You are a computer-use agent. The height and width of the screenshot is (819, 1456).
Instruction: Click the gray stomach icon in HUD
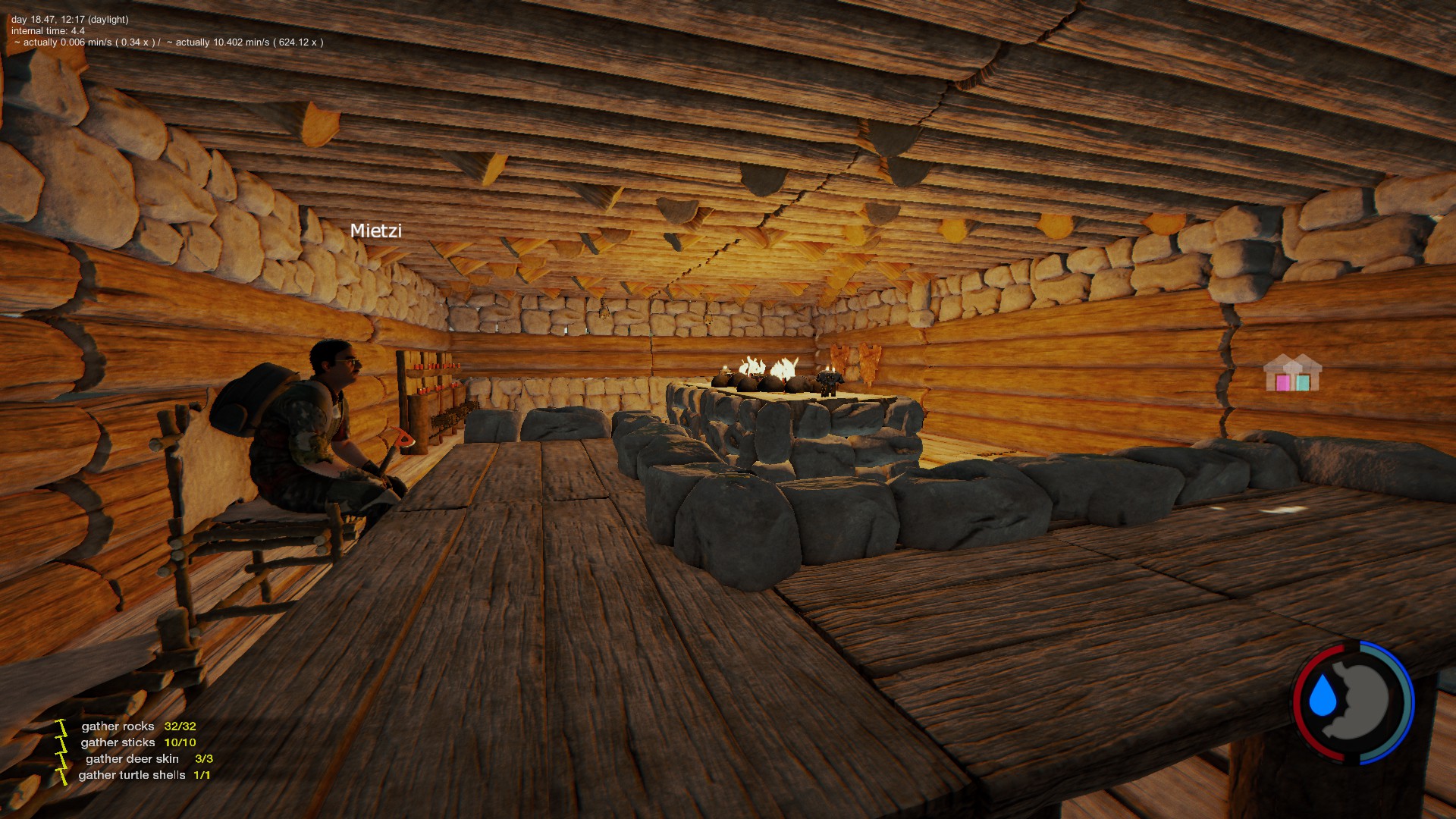[1362, 698]
